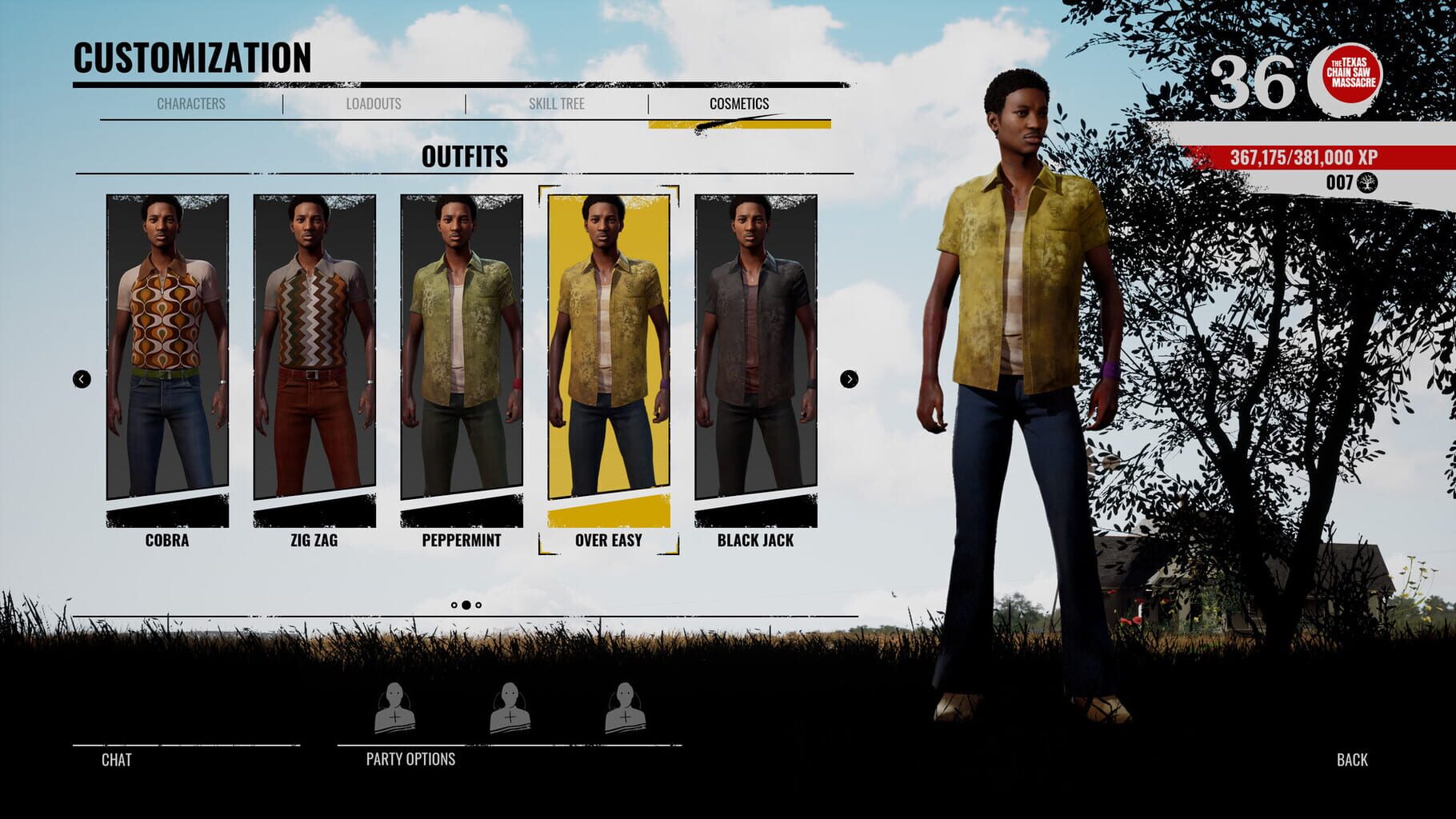Select the left carousel arrow
Screen dimensions: 1456x819
[x=80, y=379]
